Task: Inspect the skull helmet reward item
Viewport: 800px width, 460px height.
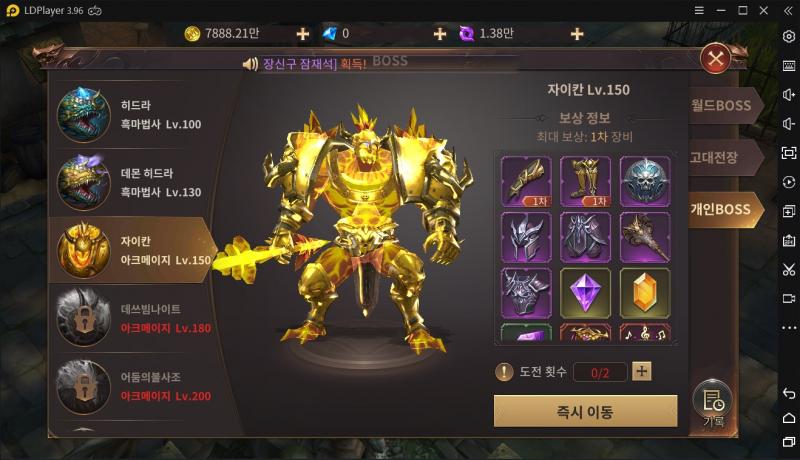Action: pyautogui.click(x=645, y=181)
